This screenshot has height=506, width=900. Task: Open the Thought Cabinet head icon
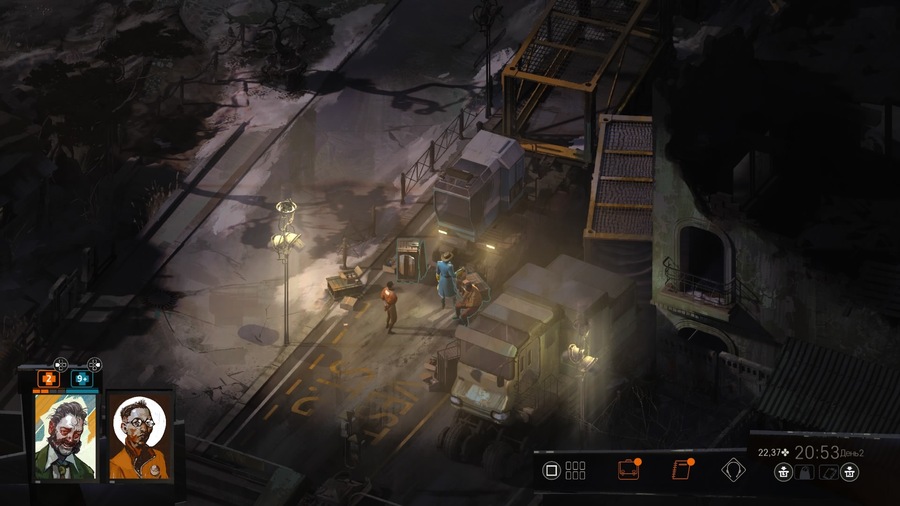point(734,470)
